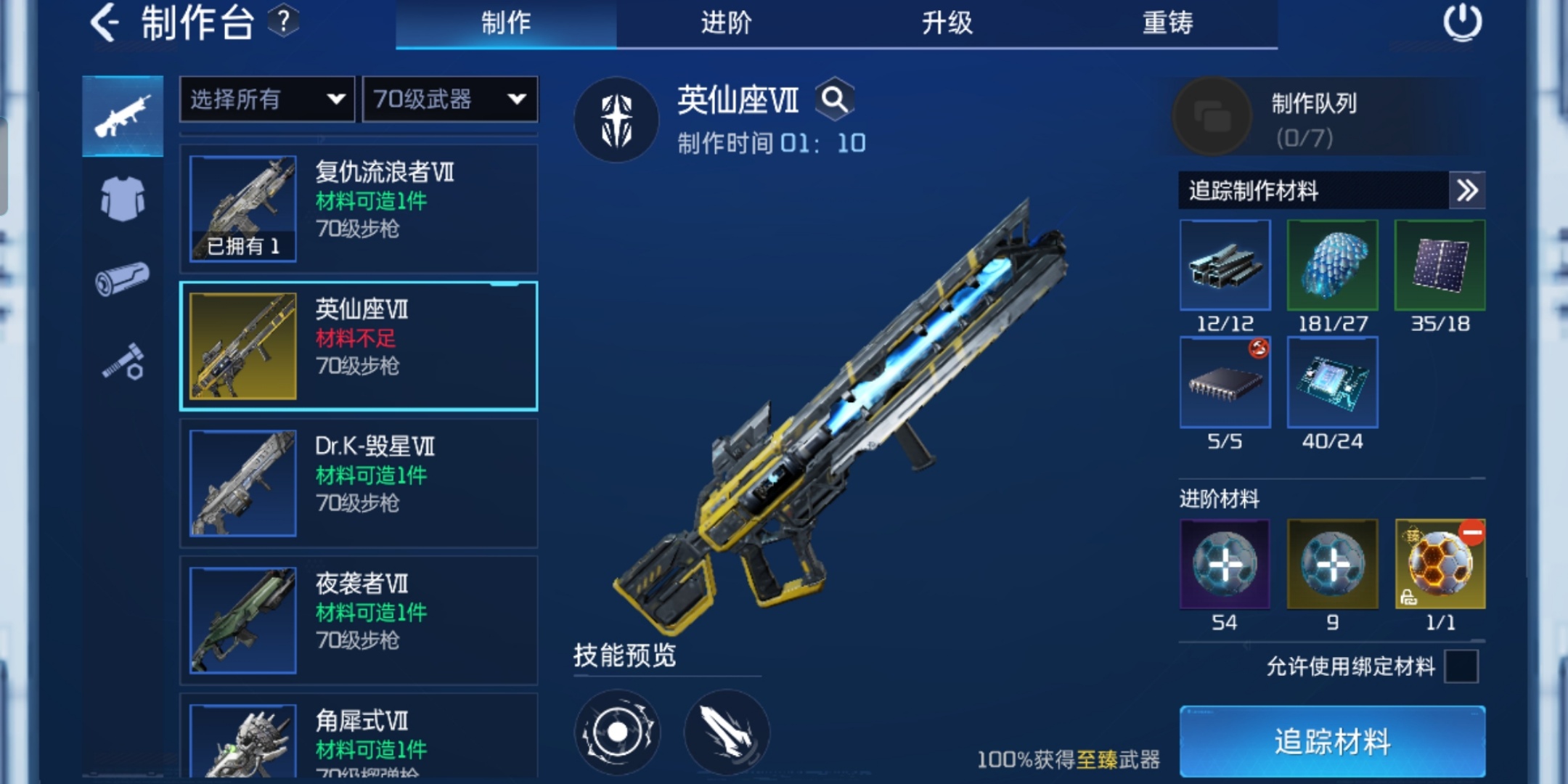View the circular target skill preview
This screenshot has height=784, width=1568.
pos(617,732)
